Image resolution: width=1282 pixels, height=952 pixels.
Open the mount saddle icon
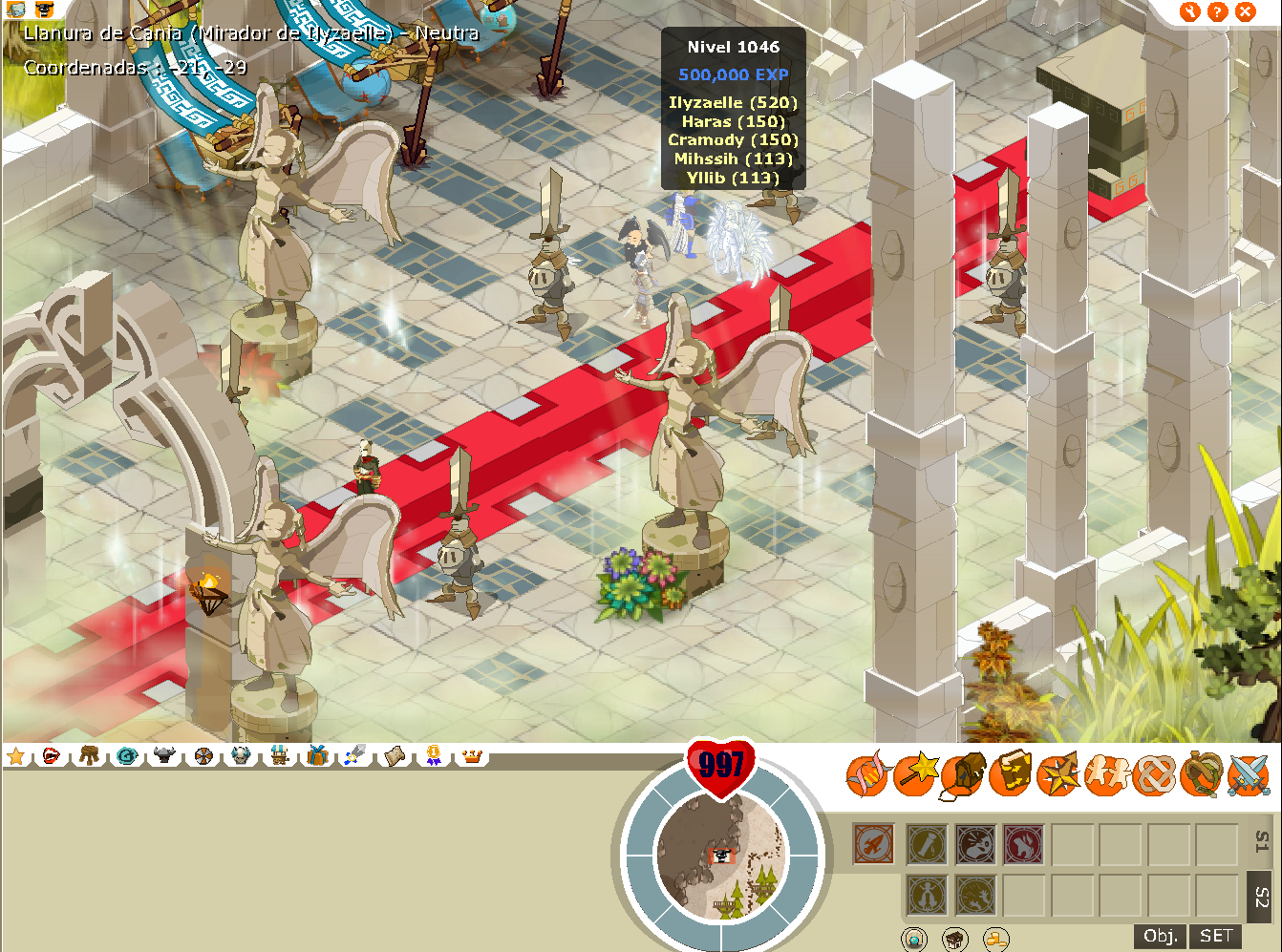pos(1201,774)
